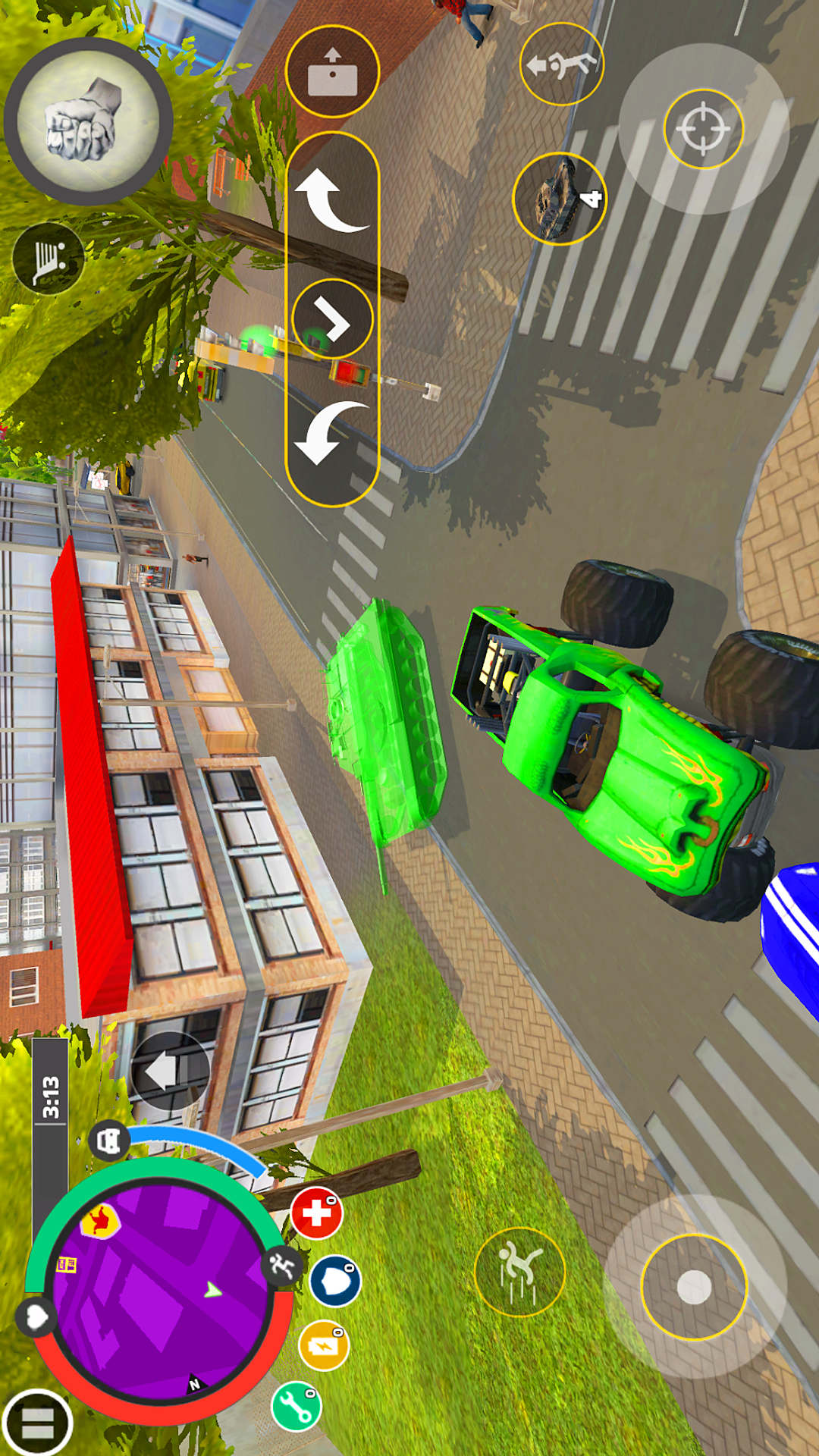Tap the fist weapon selector
819x1456 pixels.
[88, 121]
